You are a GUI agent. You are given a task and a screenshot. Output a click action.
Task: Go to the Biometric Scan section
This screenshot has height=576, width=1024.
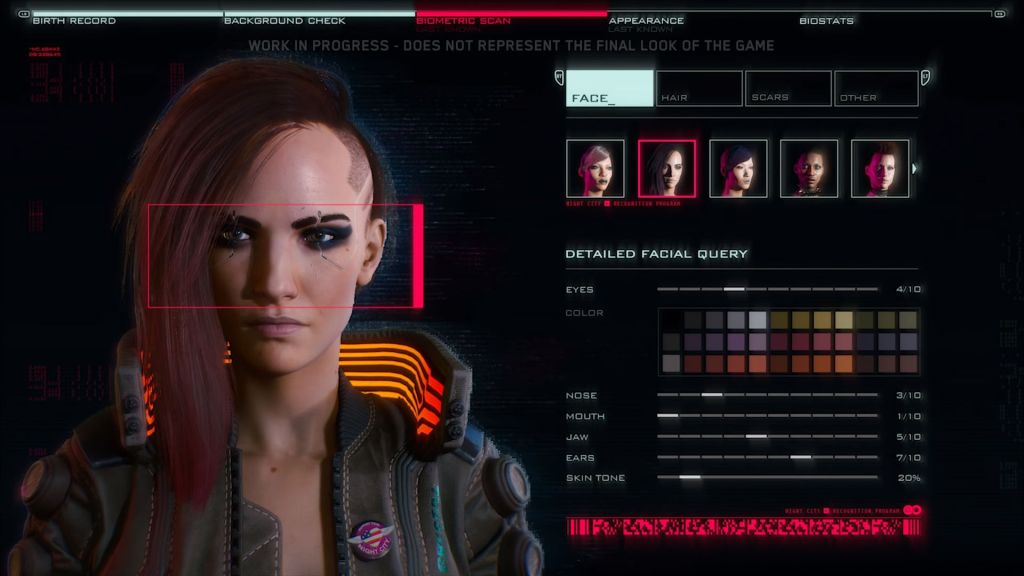pyautogui.click(x=463, y=20)
